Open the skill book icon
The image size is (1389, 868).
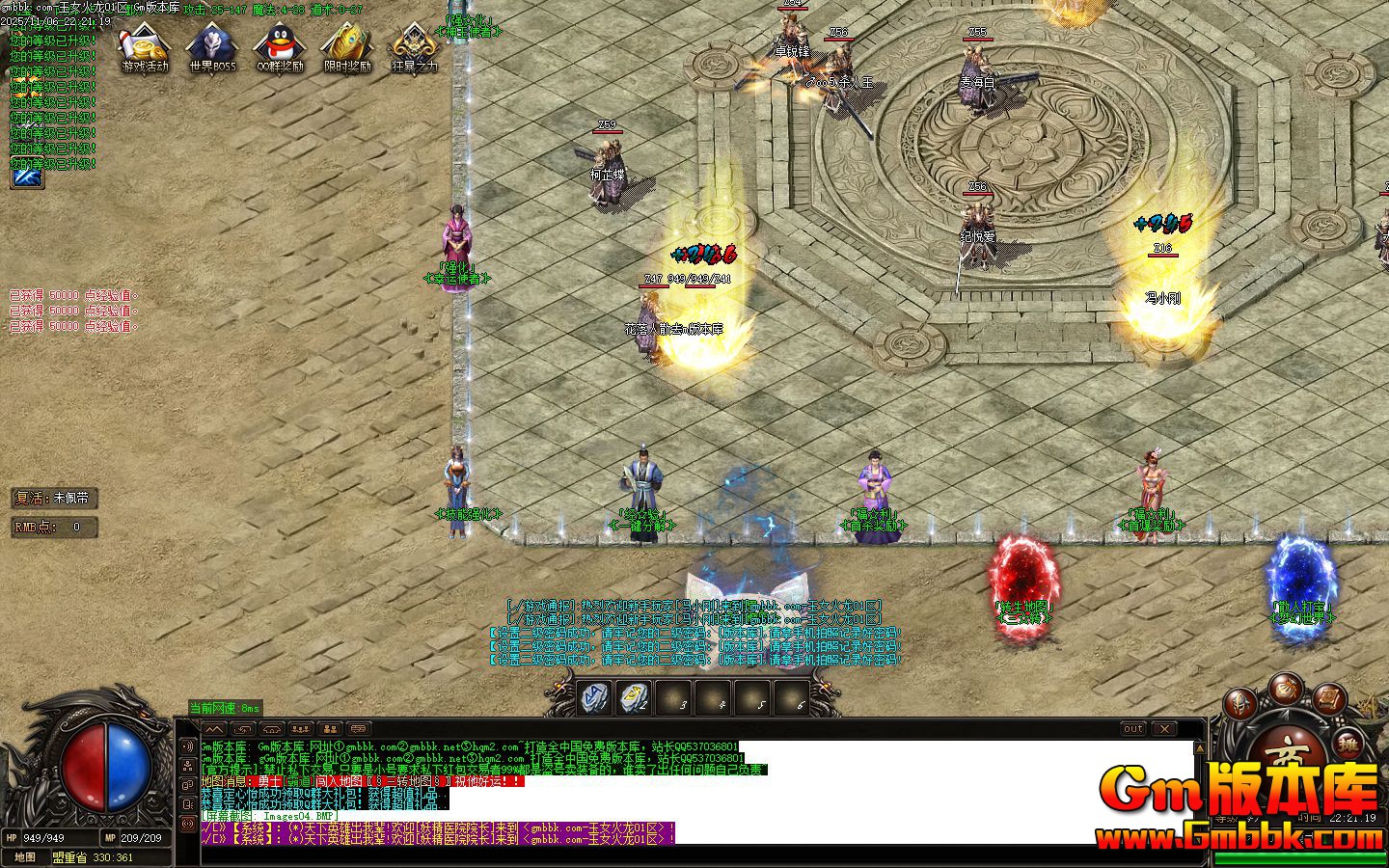1328,699
